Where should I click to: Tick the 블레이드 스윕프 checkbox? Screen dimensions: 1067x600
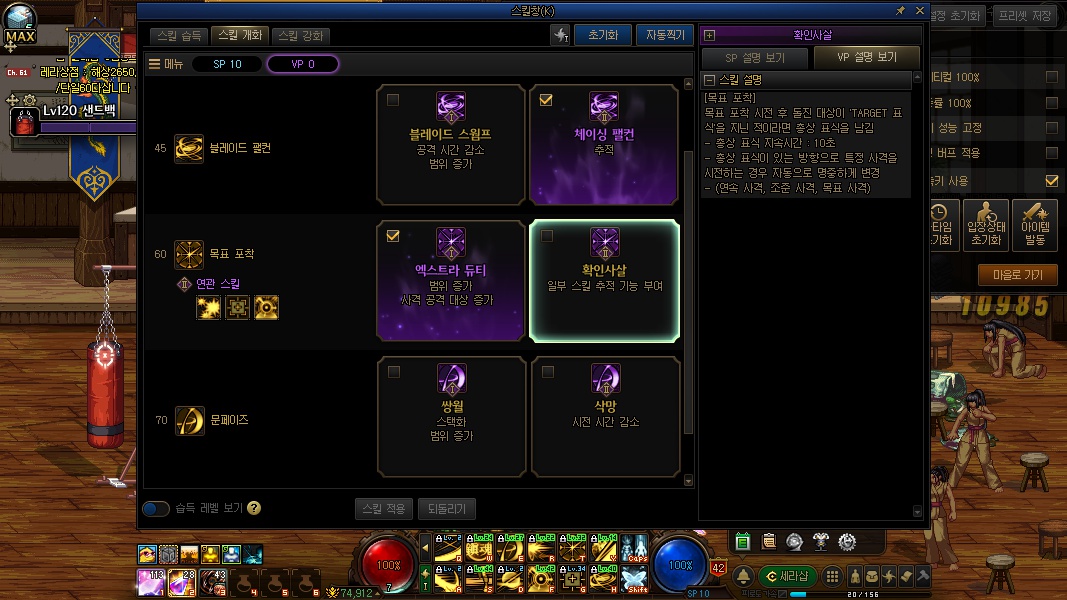tap(393, 100)
